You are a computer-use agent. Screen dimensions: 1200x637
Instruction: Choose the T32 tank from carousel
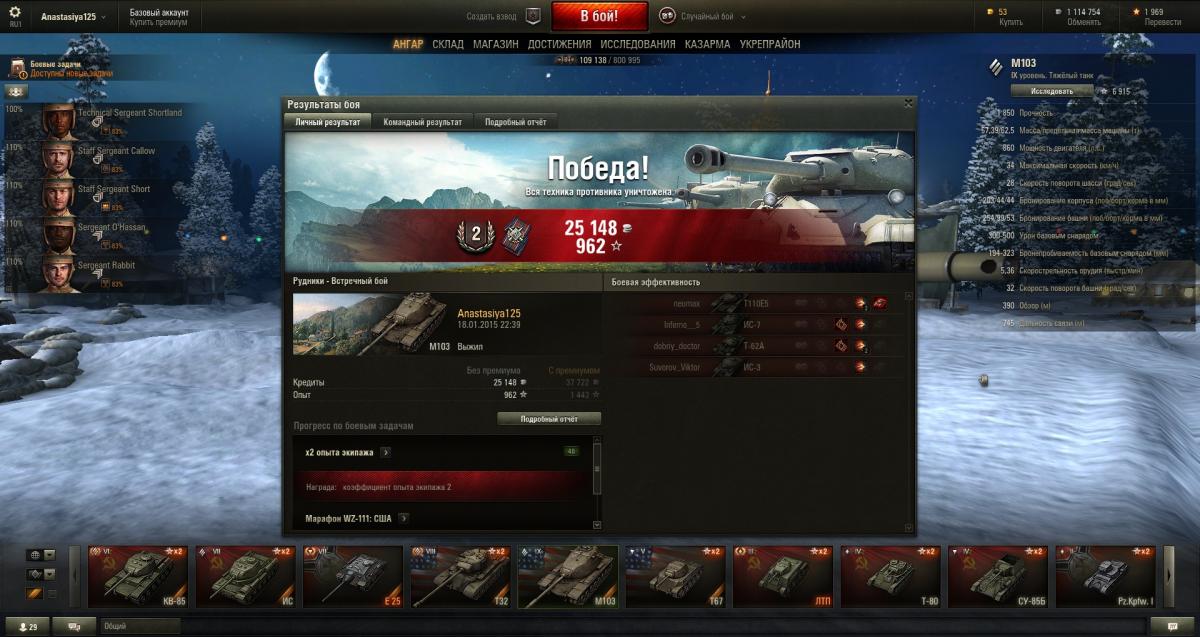460,576
